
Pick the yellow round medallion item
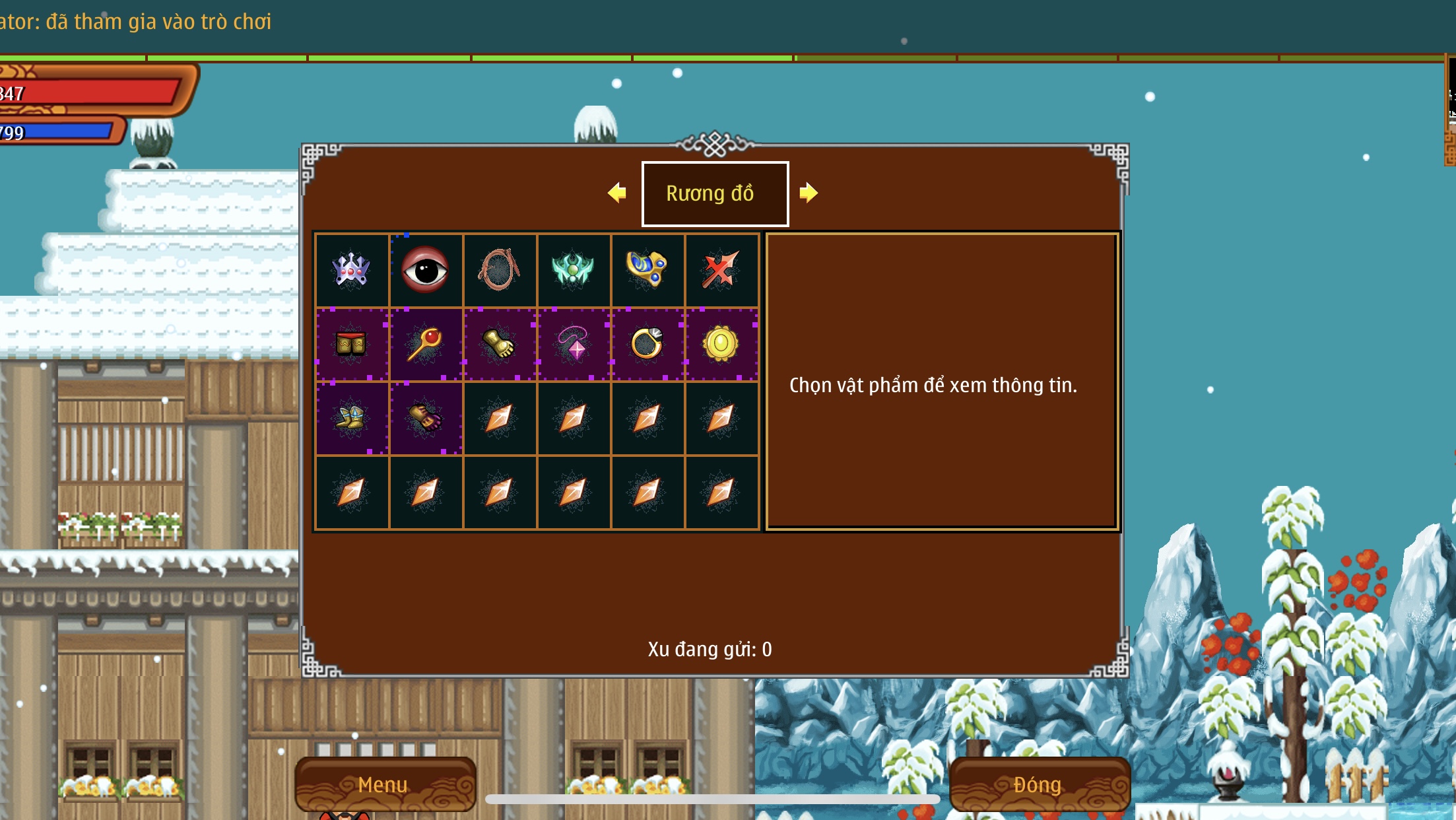click(x=721, y=344)
